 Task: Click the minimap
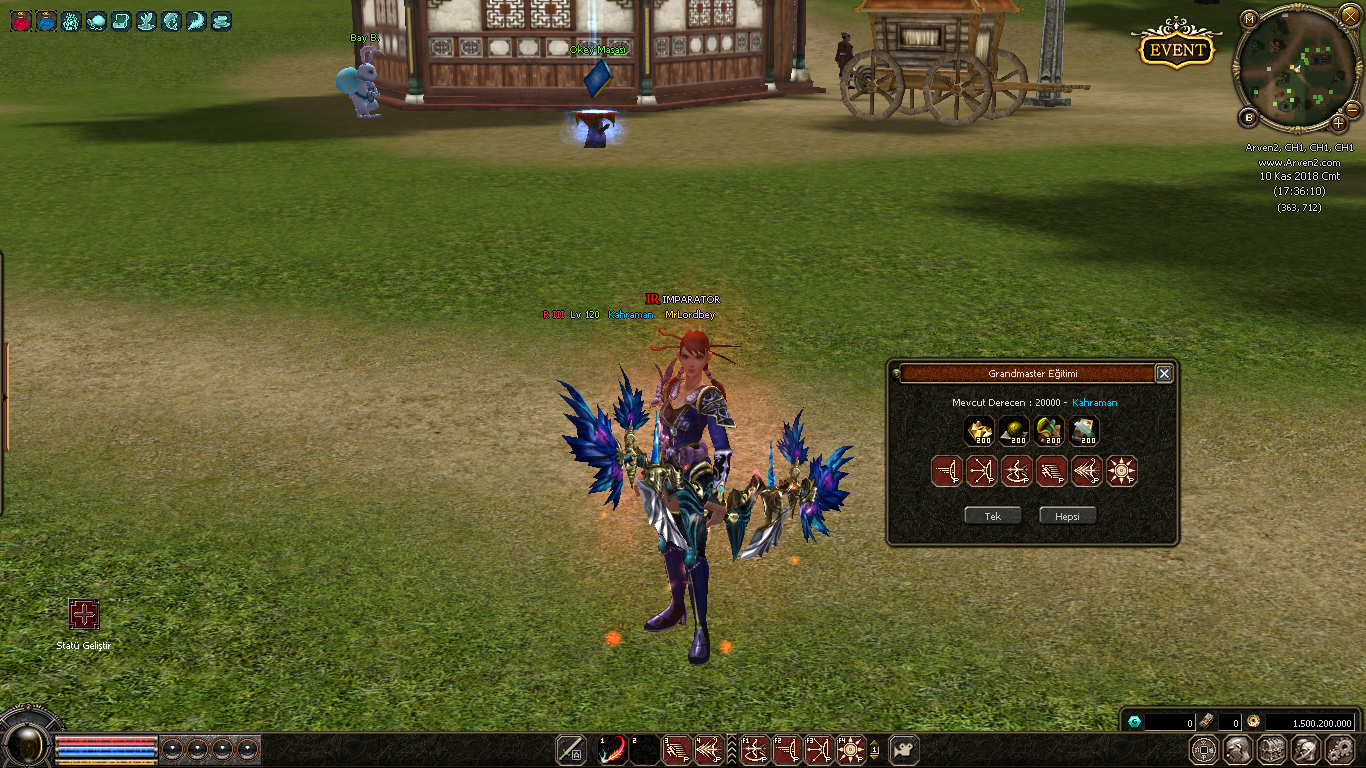click(x=1296, y=70)
